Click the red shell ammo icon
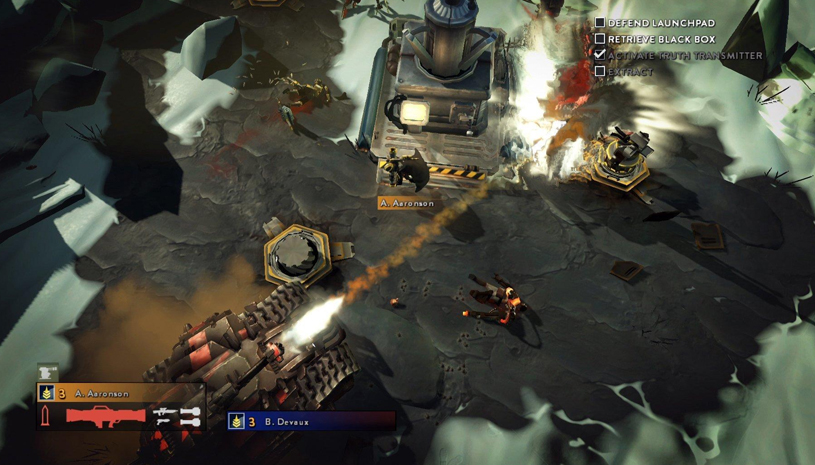The width and height of the screenshot is (815, 465). (46, 415)
